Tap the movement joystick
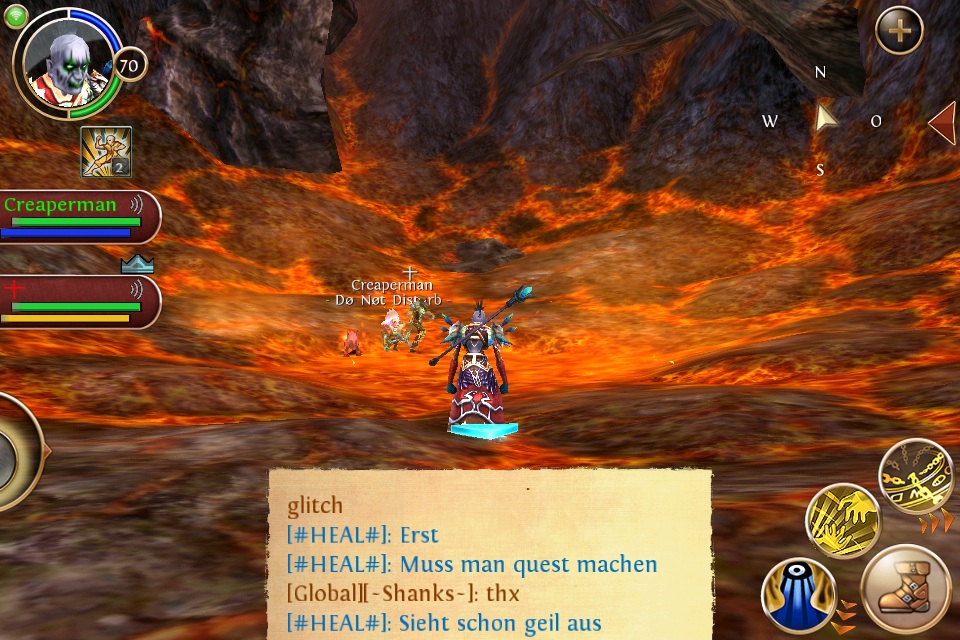The image size is (960, 640). [x=14, y=452]
